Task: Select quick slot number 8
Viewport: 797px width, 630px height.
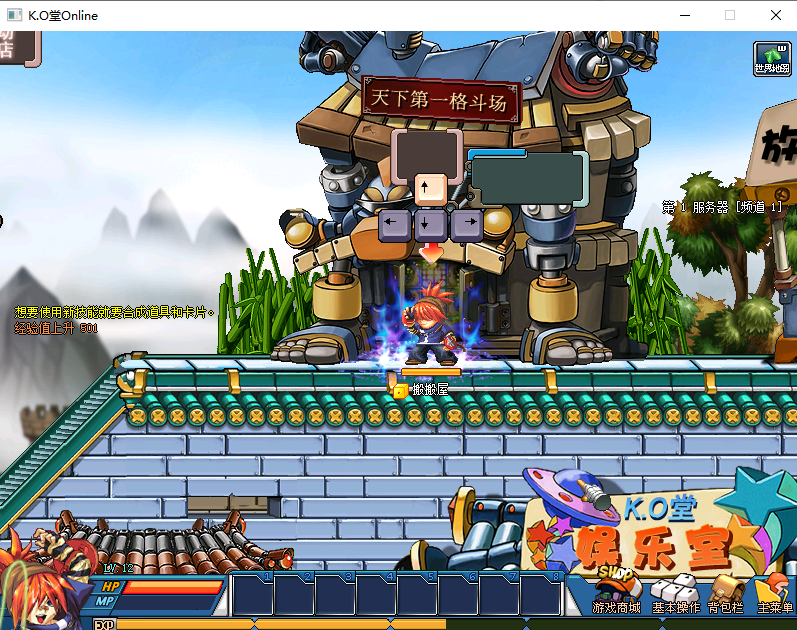Action: click(540, 595)
